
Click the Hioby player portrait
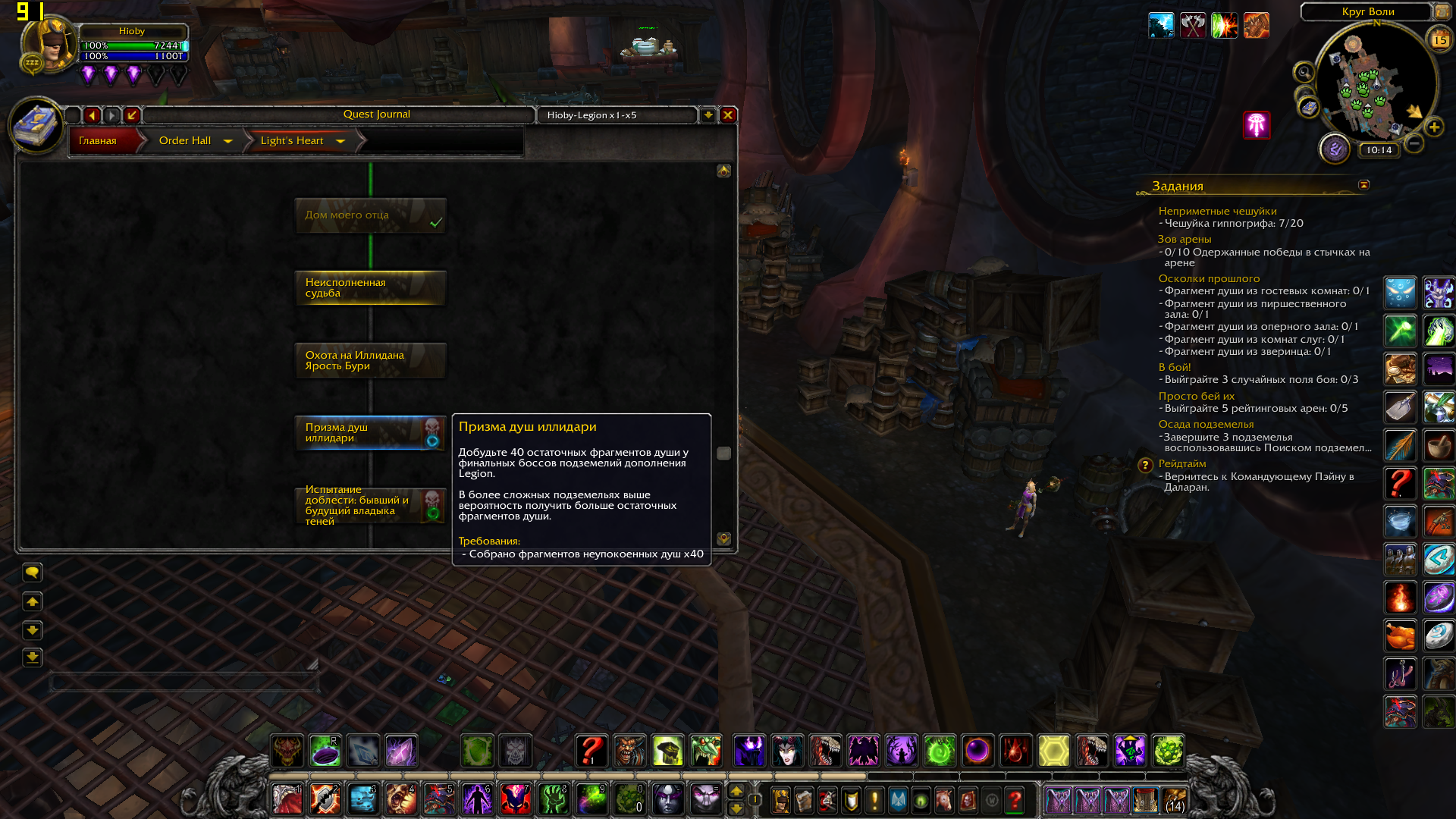[49, 45]
